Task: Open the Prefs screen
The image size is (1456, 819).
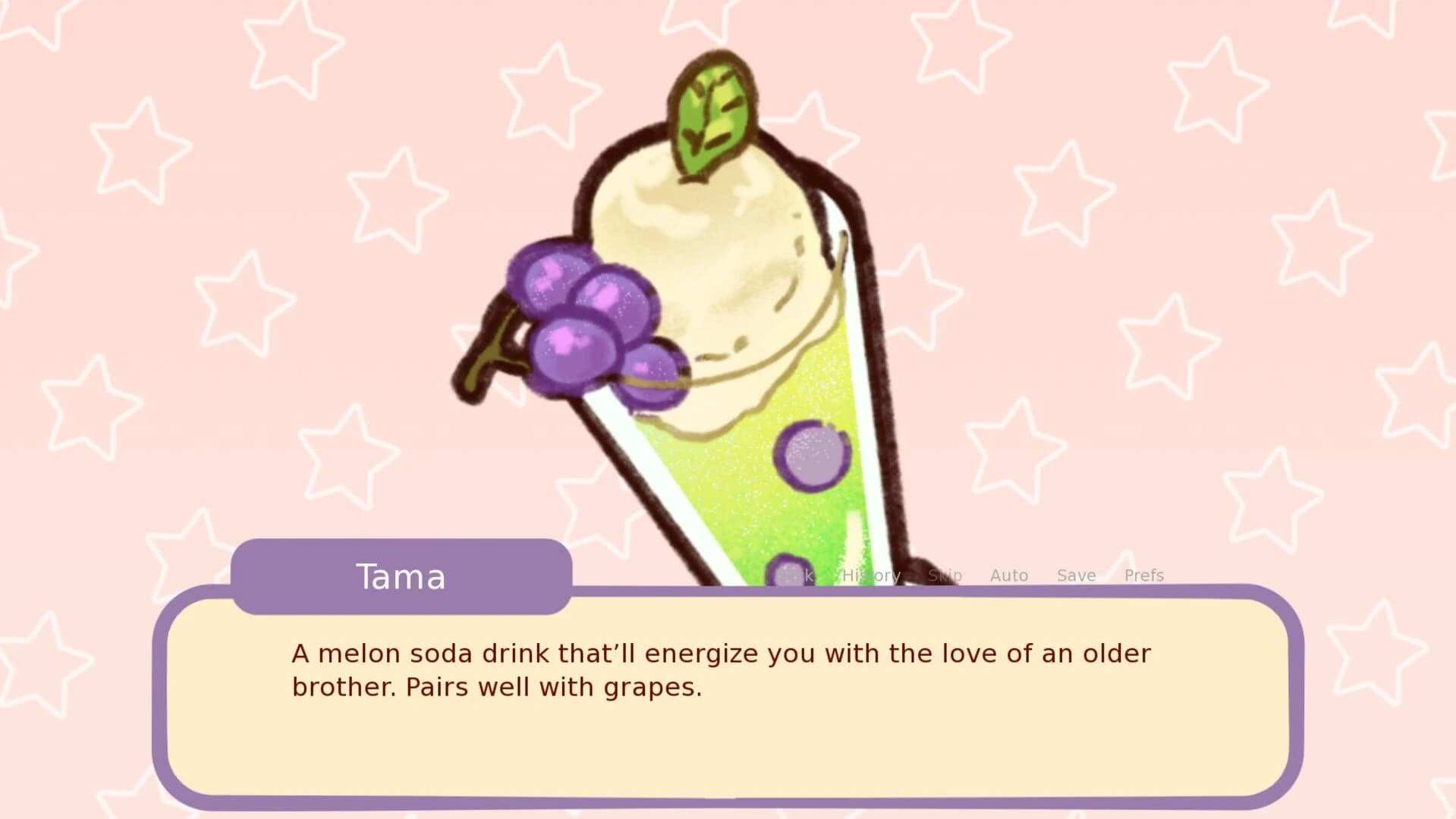Action: click(1144, 575)
